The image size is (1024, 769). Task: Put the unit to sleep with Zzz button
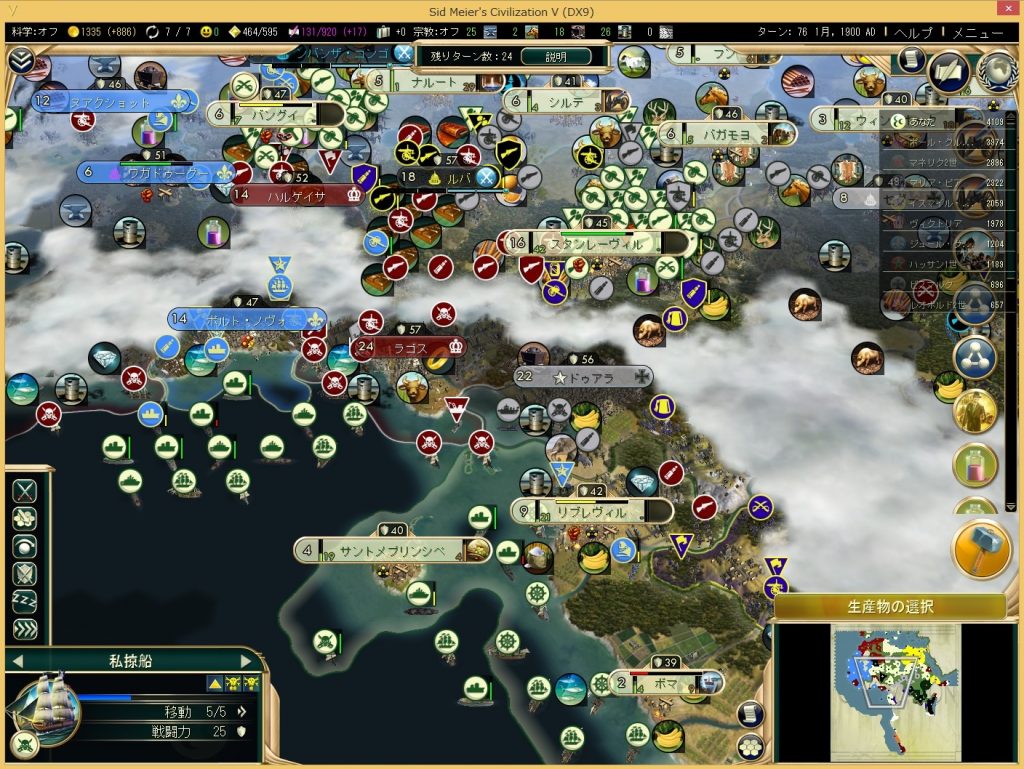[x=24, y=602]
